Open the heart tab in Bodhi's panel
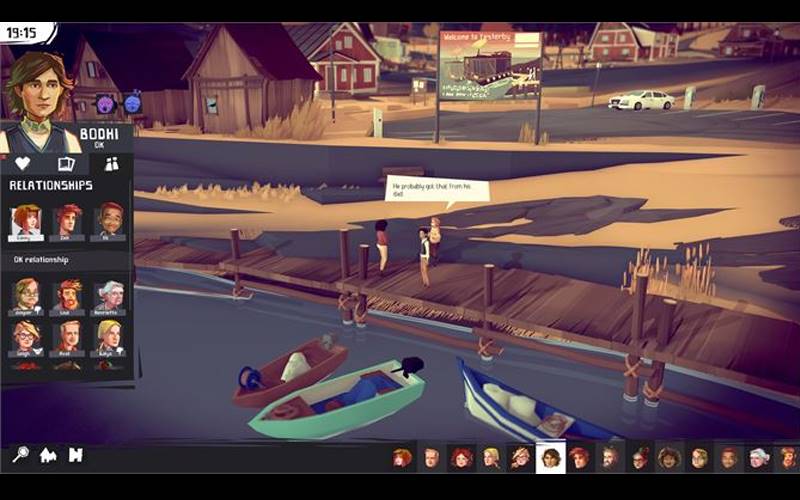Image resolution: width=800 pixels, height=500 pixels. [x=22, y=164]
